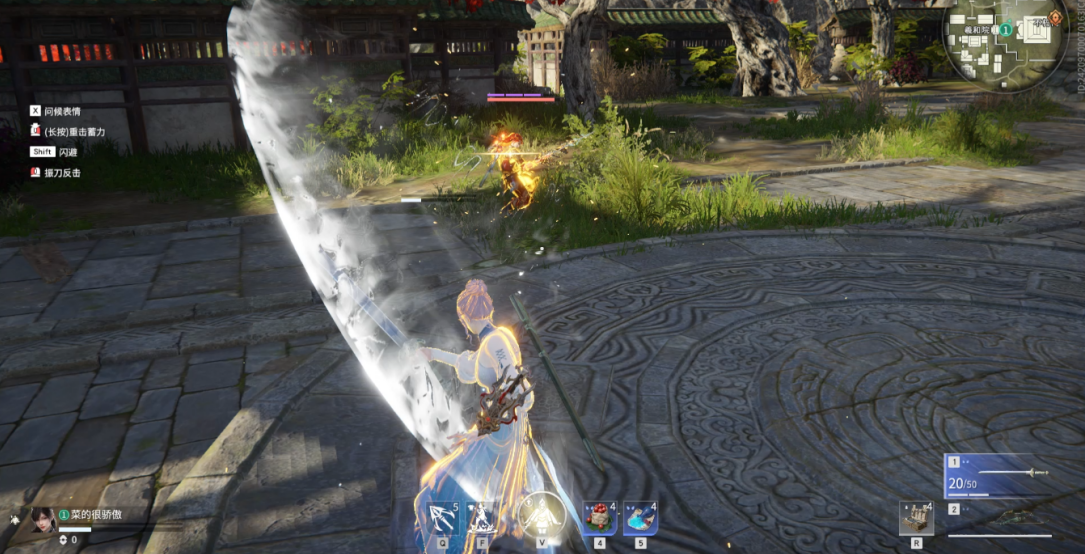1085x554 pixels.
Task: Use the red berry sack item
Action: (x=599, y=518)
